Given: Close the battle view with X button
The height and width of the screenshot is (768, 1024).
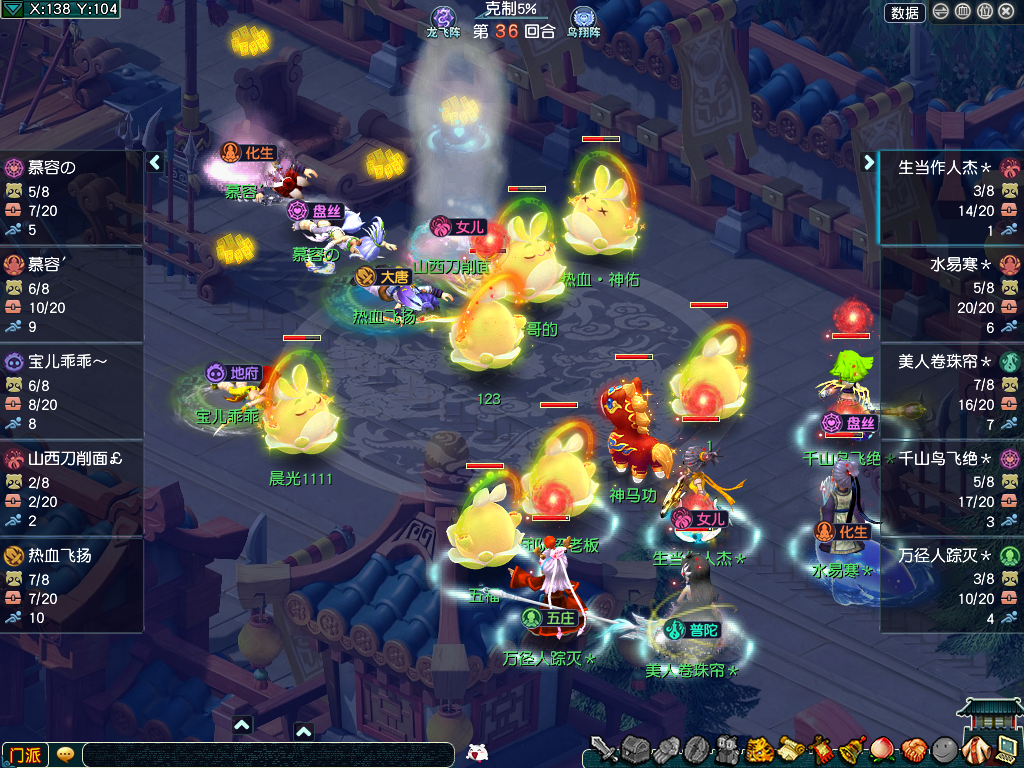Looking at the screenshot, I should (x=1006, y=12).
